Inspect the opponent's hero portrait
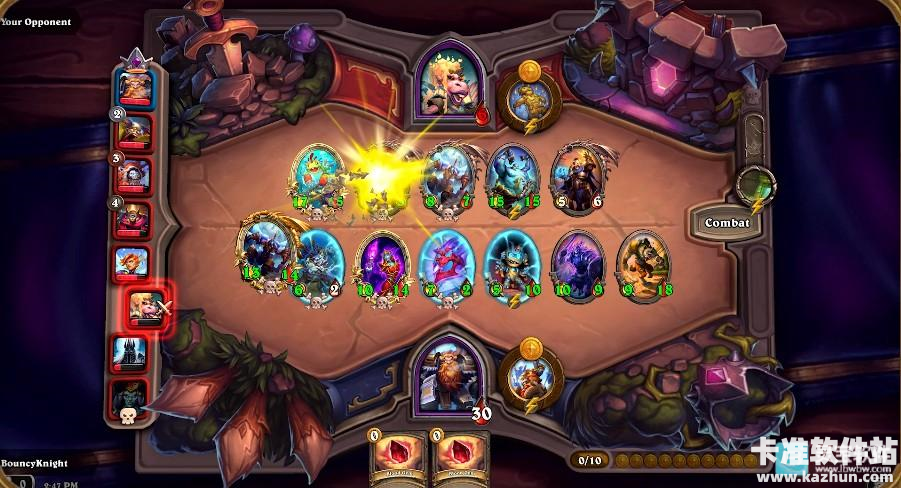The width and height of the screenshot is (901, 488). pos(453,84)
